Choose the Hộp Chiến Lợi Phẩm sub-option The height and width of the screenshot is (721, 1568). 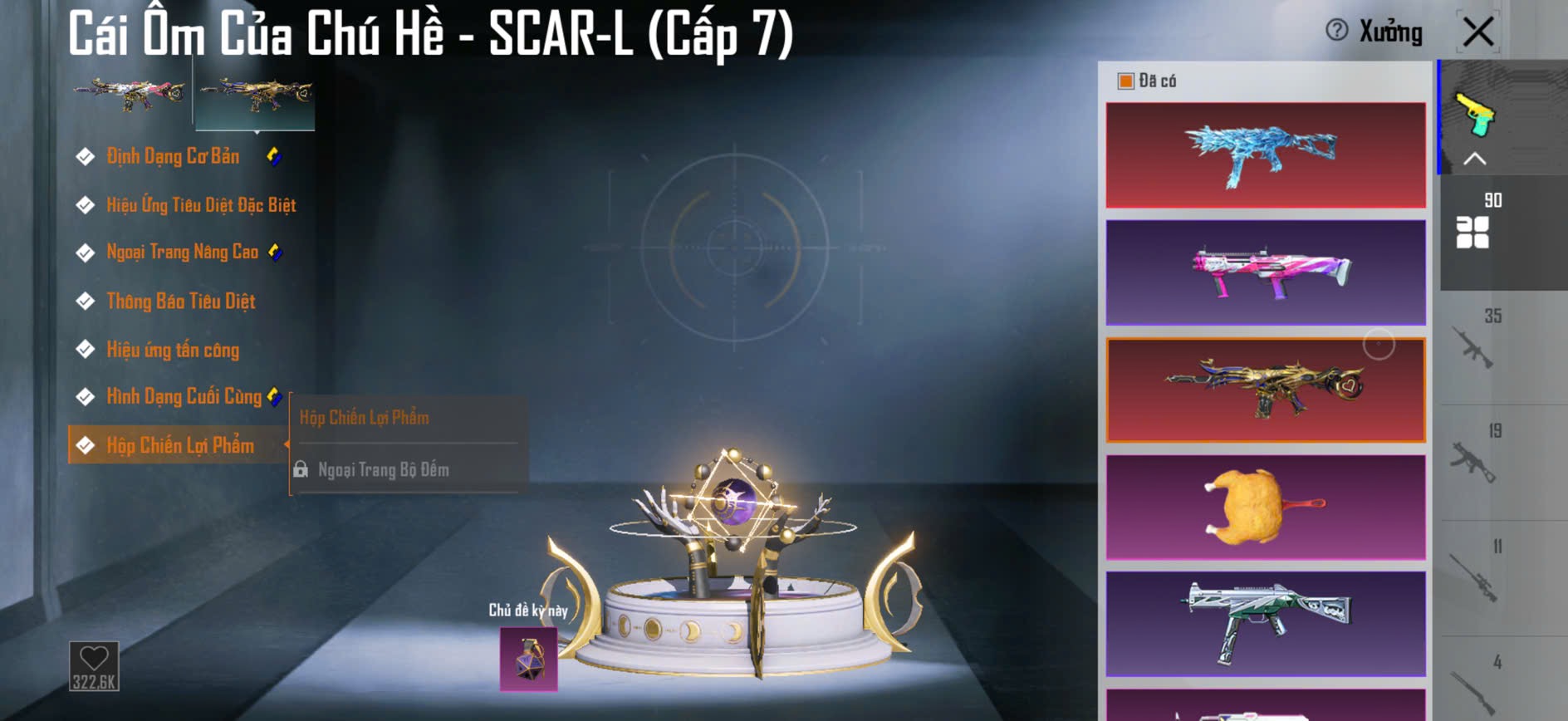tap(365, 418)
